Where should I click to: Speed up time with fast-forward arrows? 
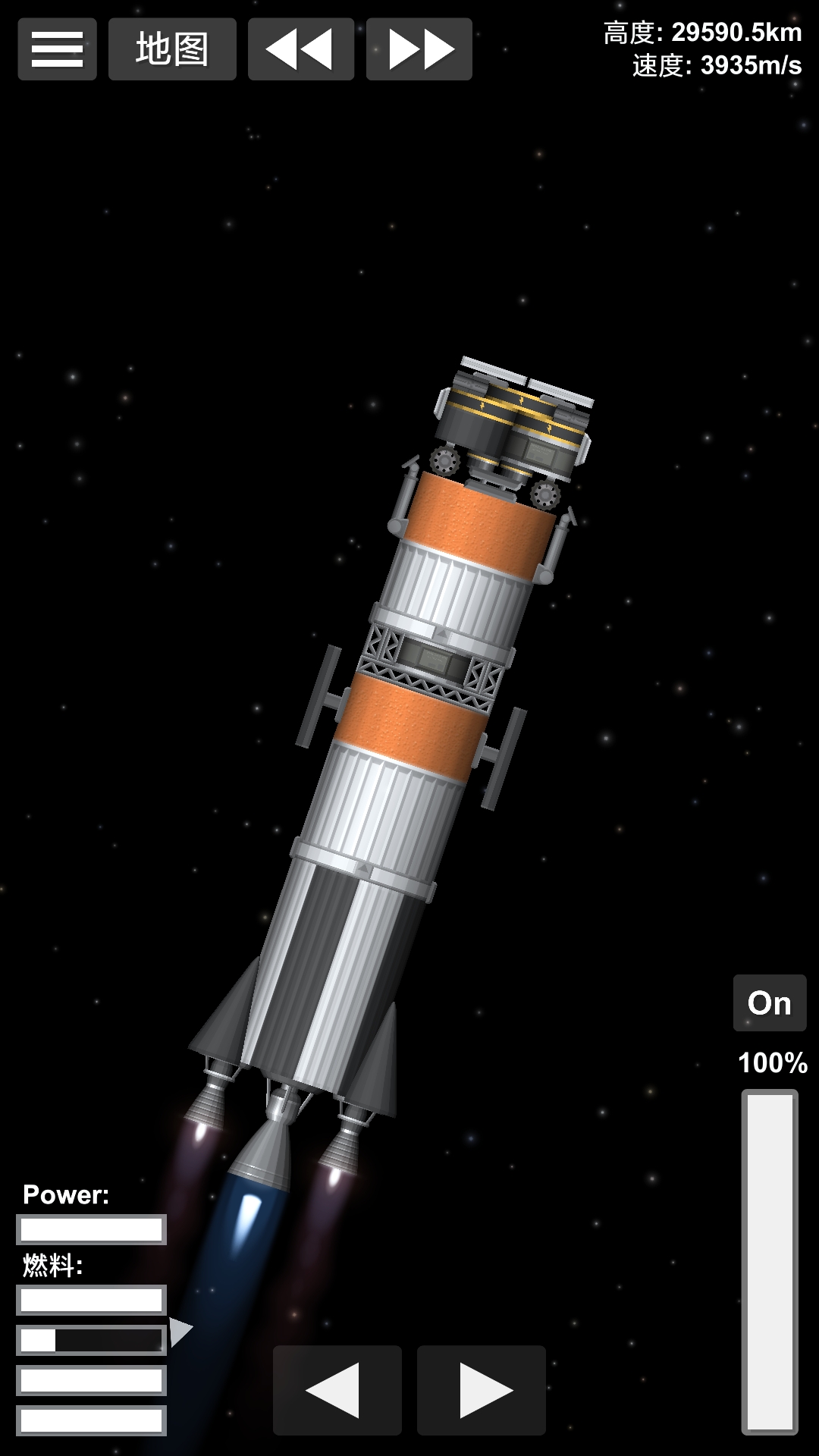[x=419, y=49]
